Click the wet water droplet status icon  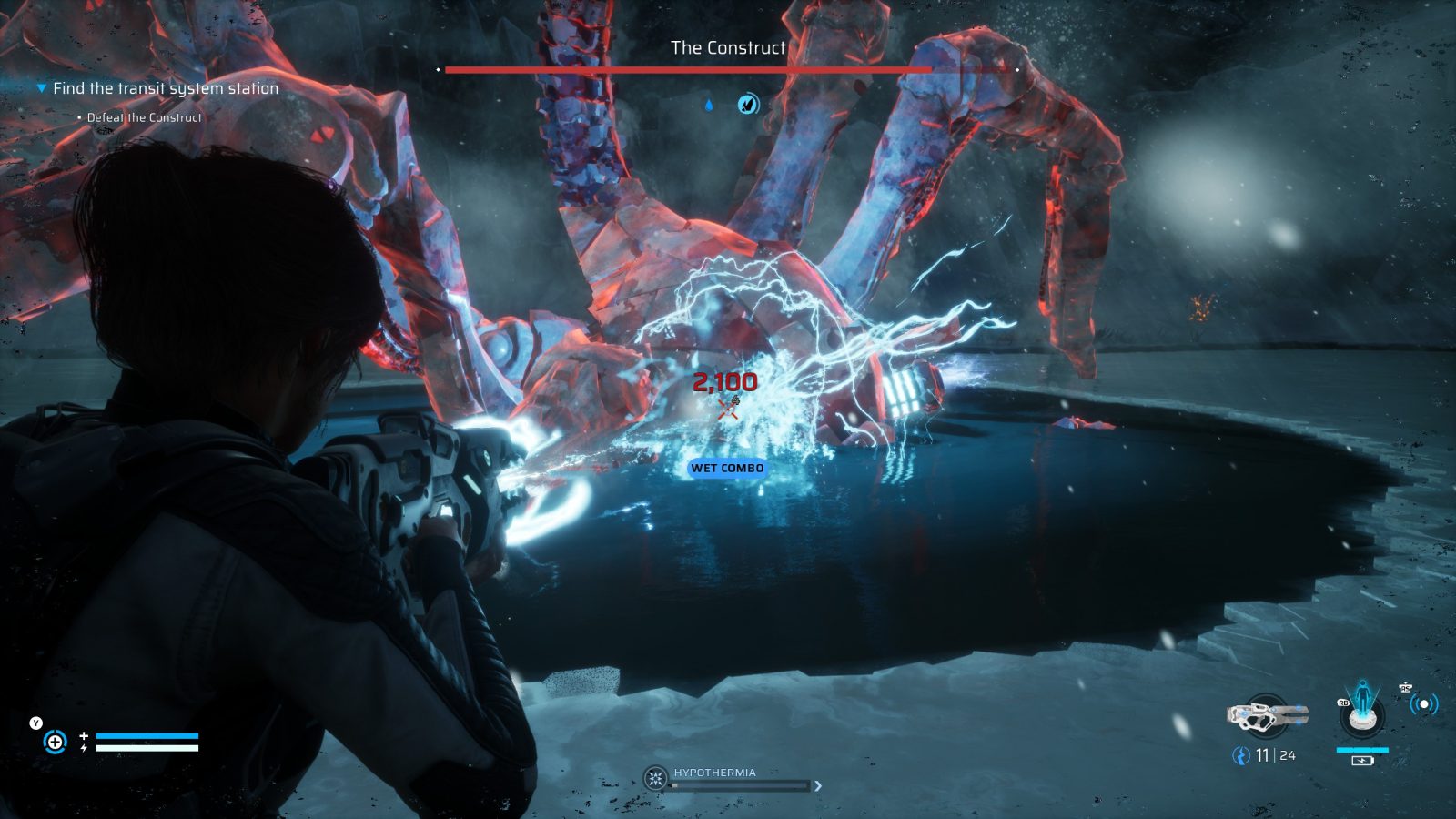[709, 105]
